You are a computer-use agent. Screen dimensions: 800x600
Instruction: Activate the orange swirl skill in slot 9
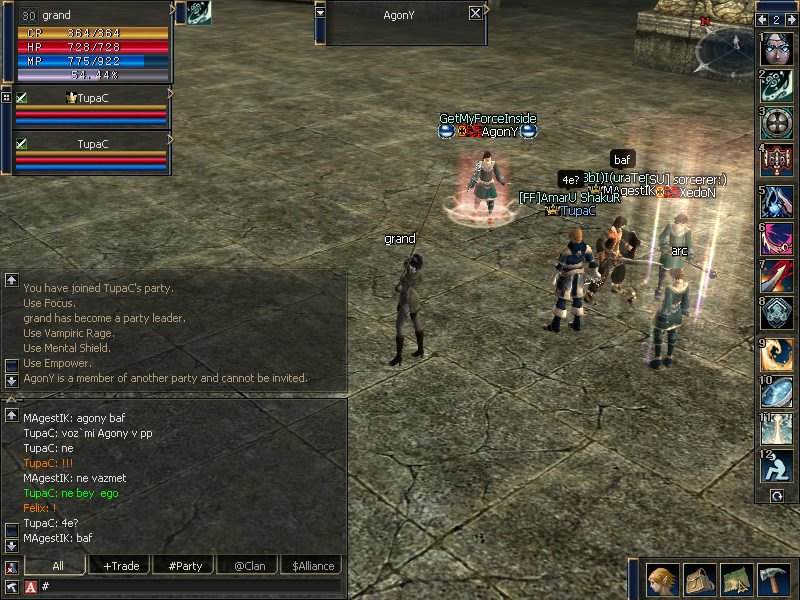tap(778, 352)
